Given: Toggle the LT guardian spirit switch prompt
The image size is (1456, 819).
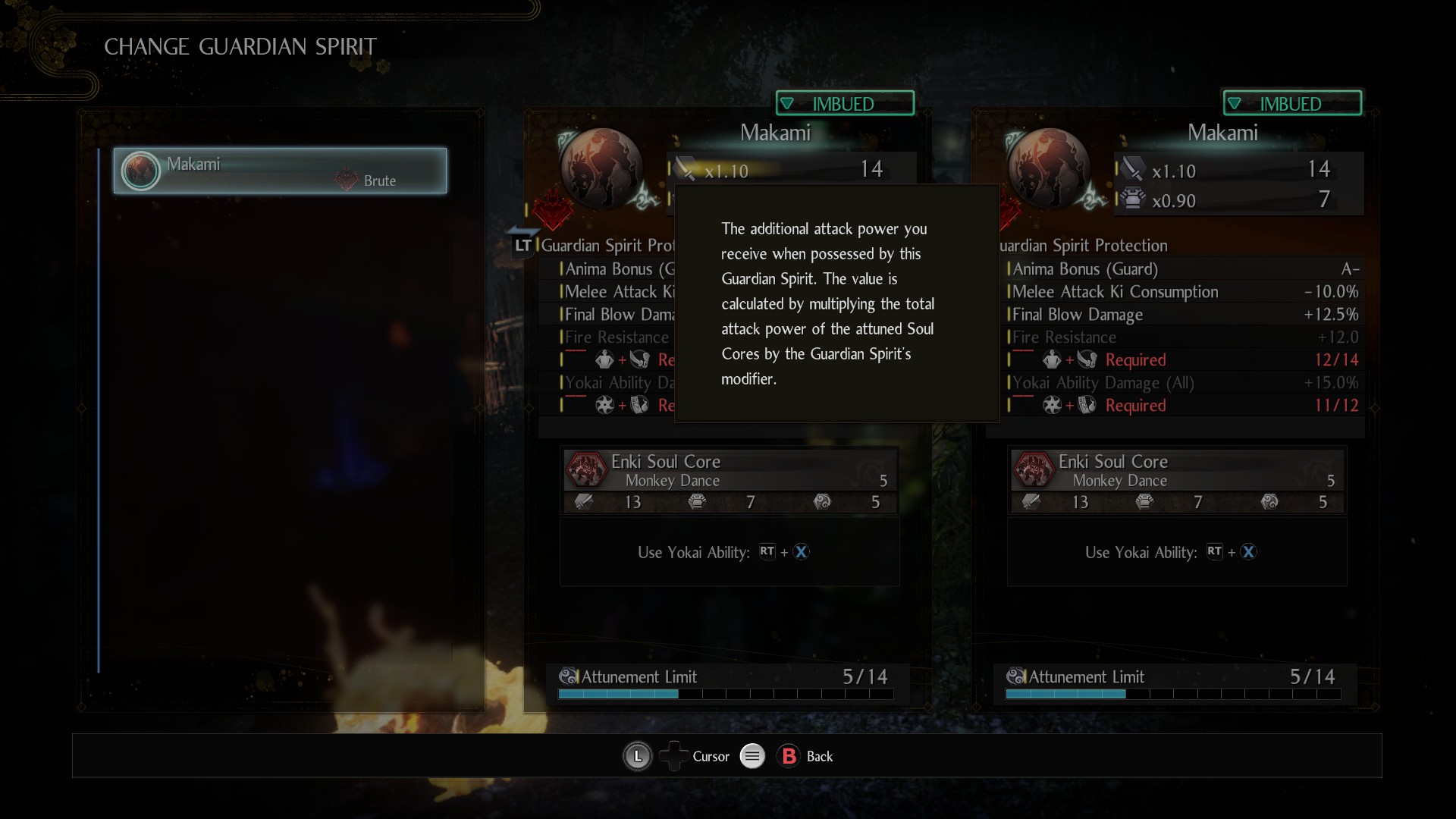Looking at the screenshot, I should pos(522,245).
